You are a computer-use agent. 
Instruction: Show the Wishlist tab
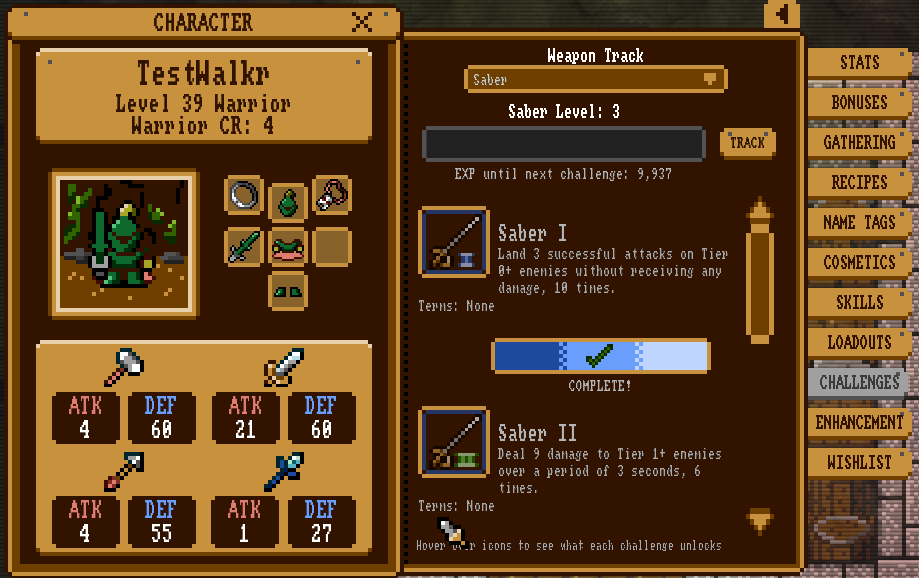click(x=859, y=462)
